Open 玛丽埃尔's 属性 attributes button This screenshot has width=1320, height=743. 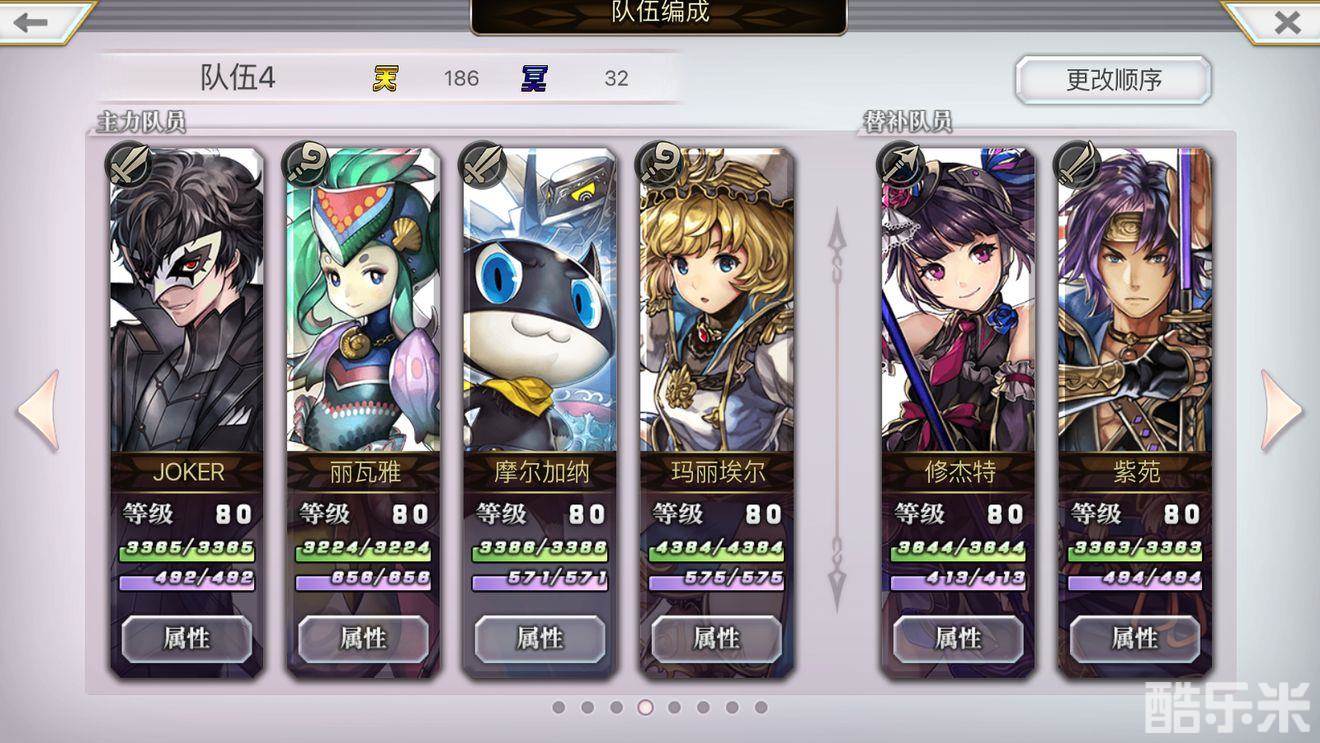(x=717, y=638)
